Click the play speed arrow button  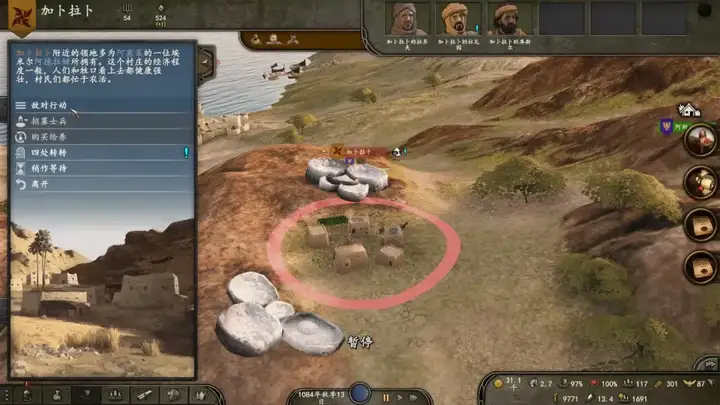coord(401,397)
